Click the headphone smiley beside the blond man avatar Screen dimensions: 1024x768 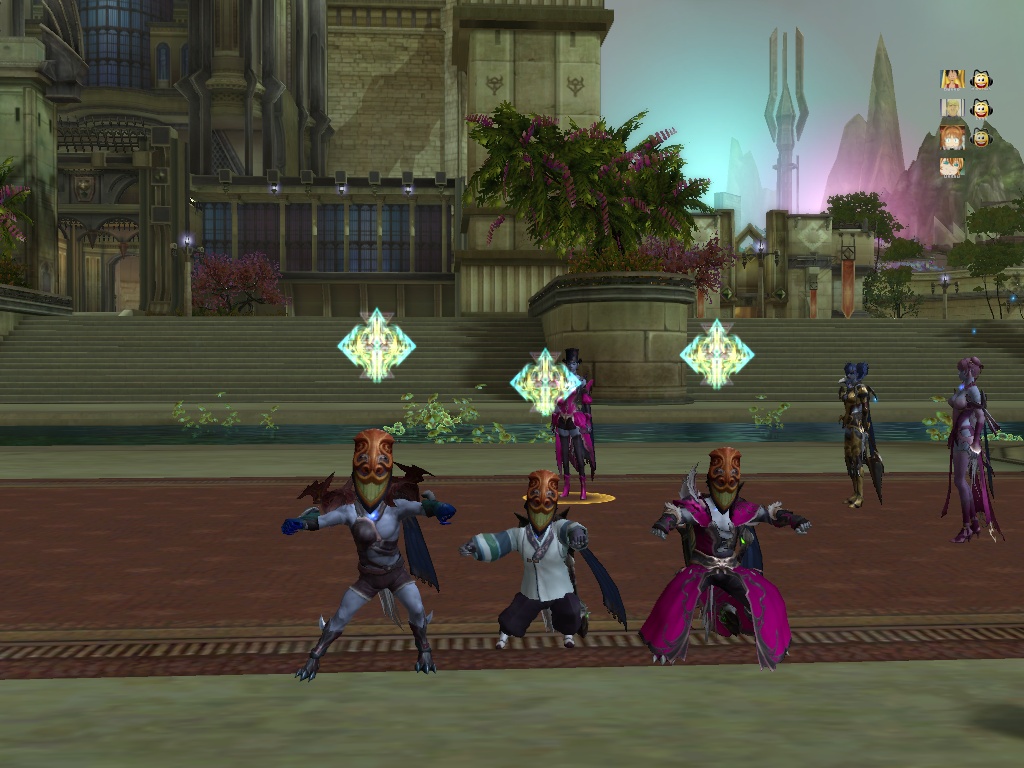[981, 108]
